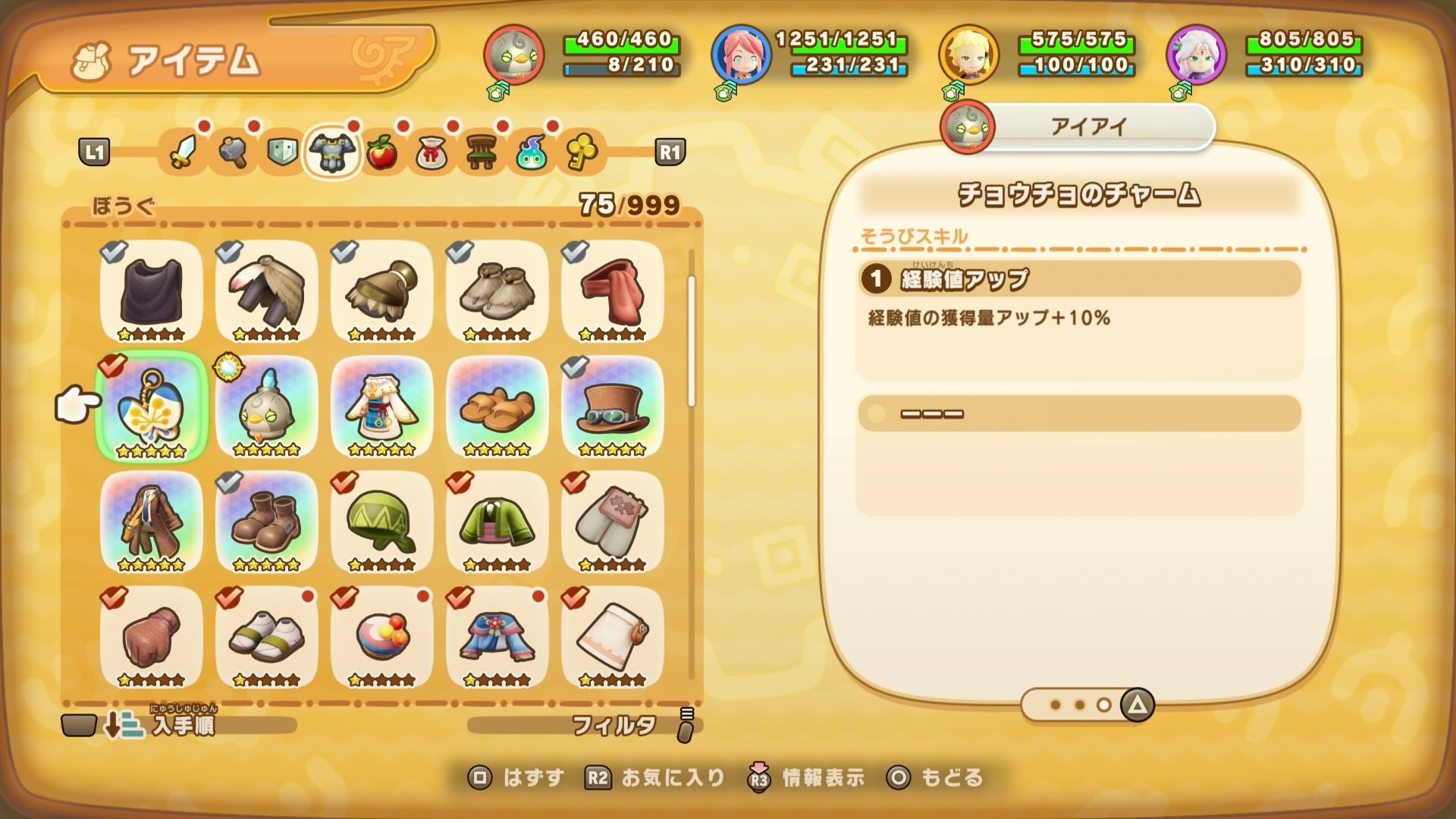The width and height of the screenshot is (1456, 819).
Task: Click the armor chest category tab
Action: click(331, 152)
